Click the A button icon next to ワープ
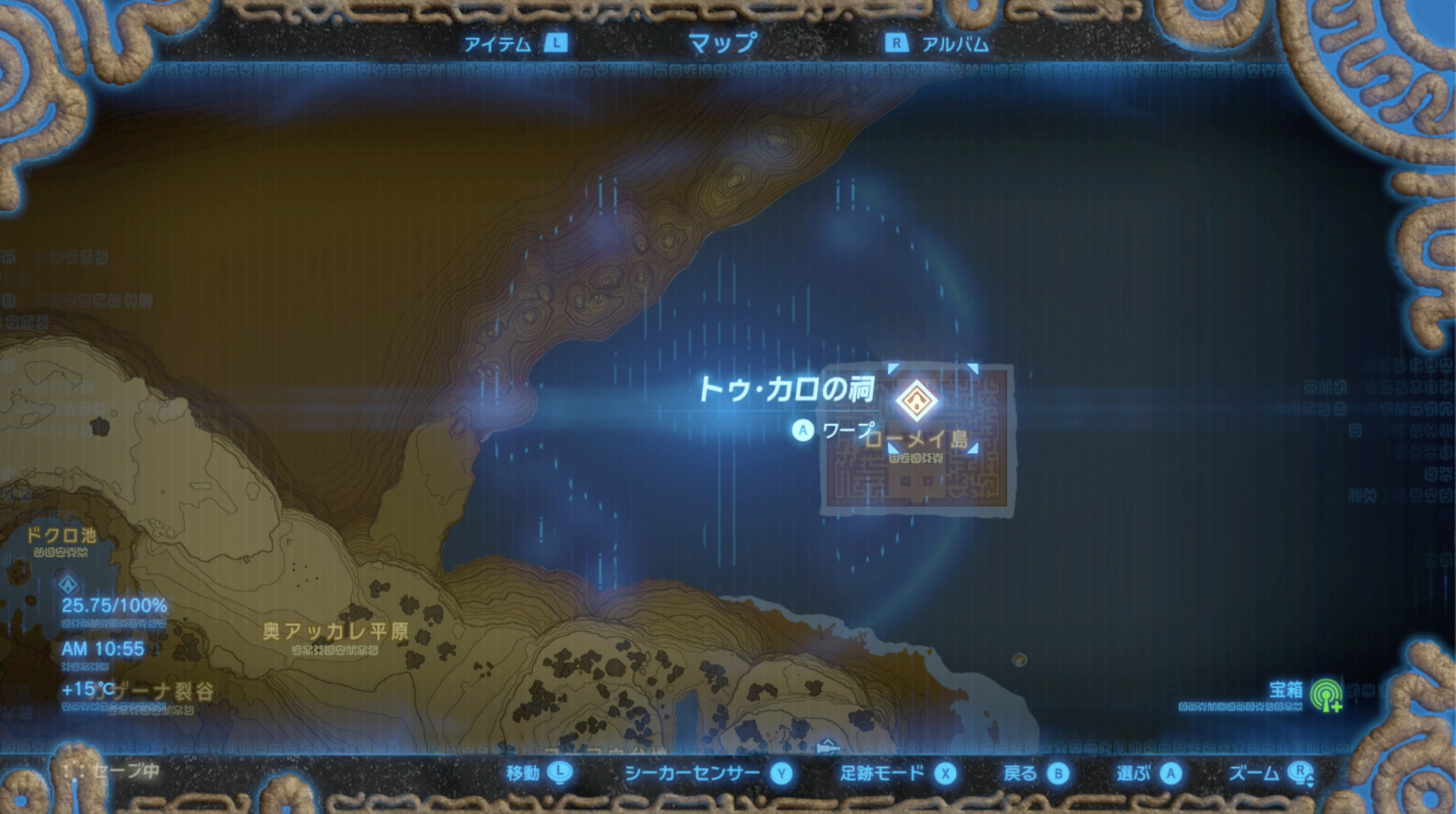The height and width of the screenshot is (814, 1456). (x=802, y=429)
